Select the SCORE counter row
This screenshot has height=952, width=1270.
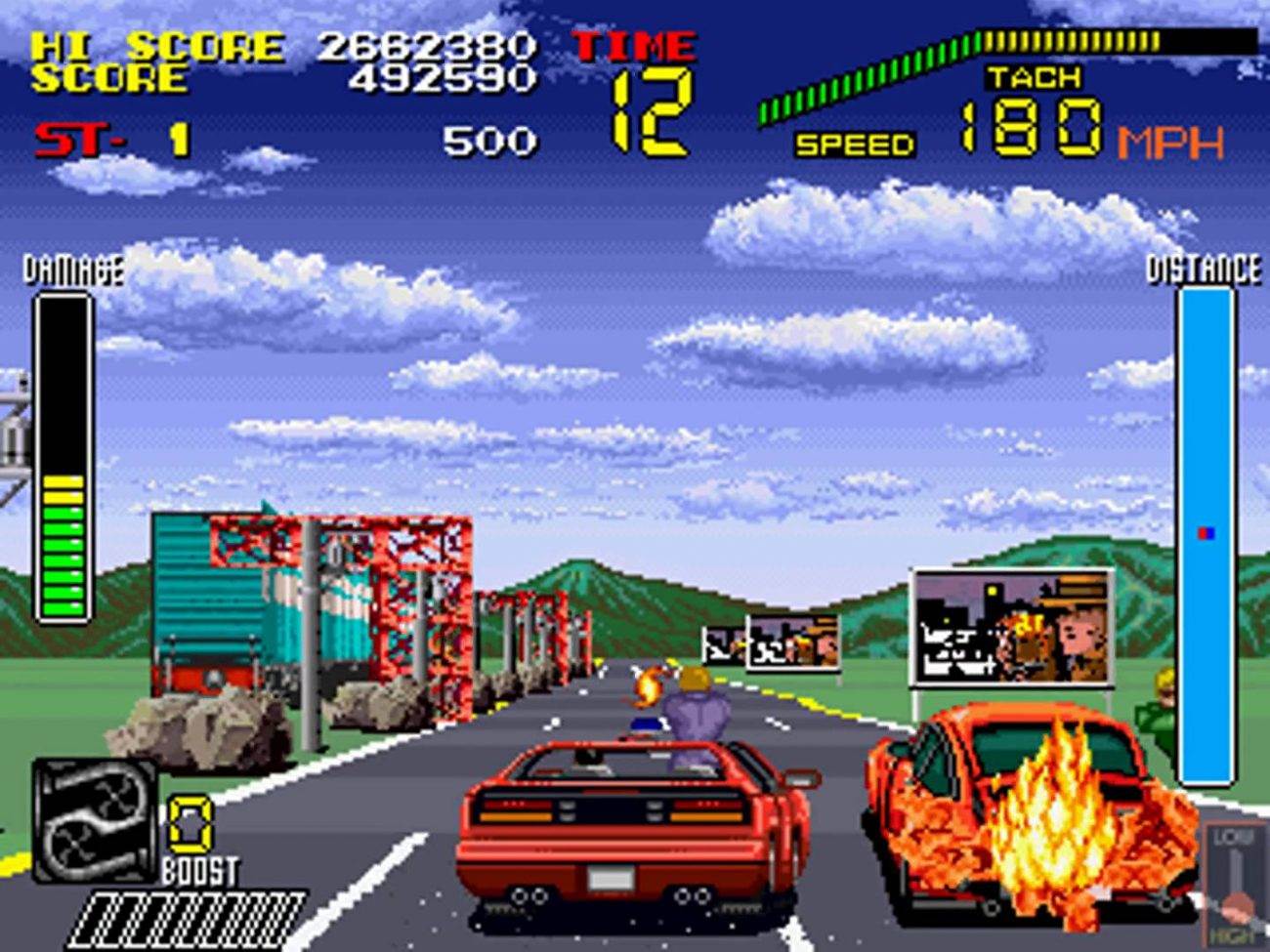click(107, 78)
